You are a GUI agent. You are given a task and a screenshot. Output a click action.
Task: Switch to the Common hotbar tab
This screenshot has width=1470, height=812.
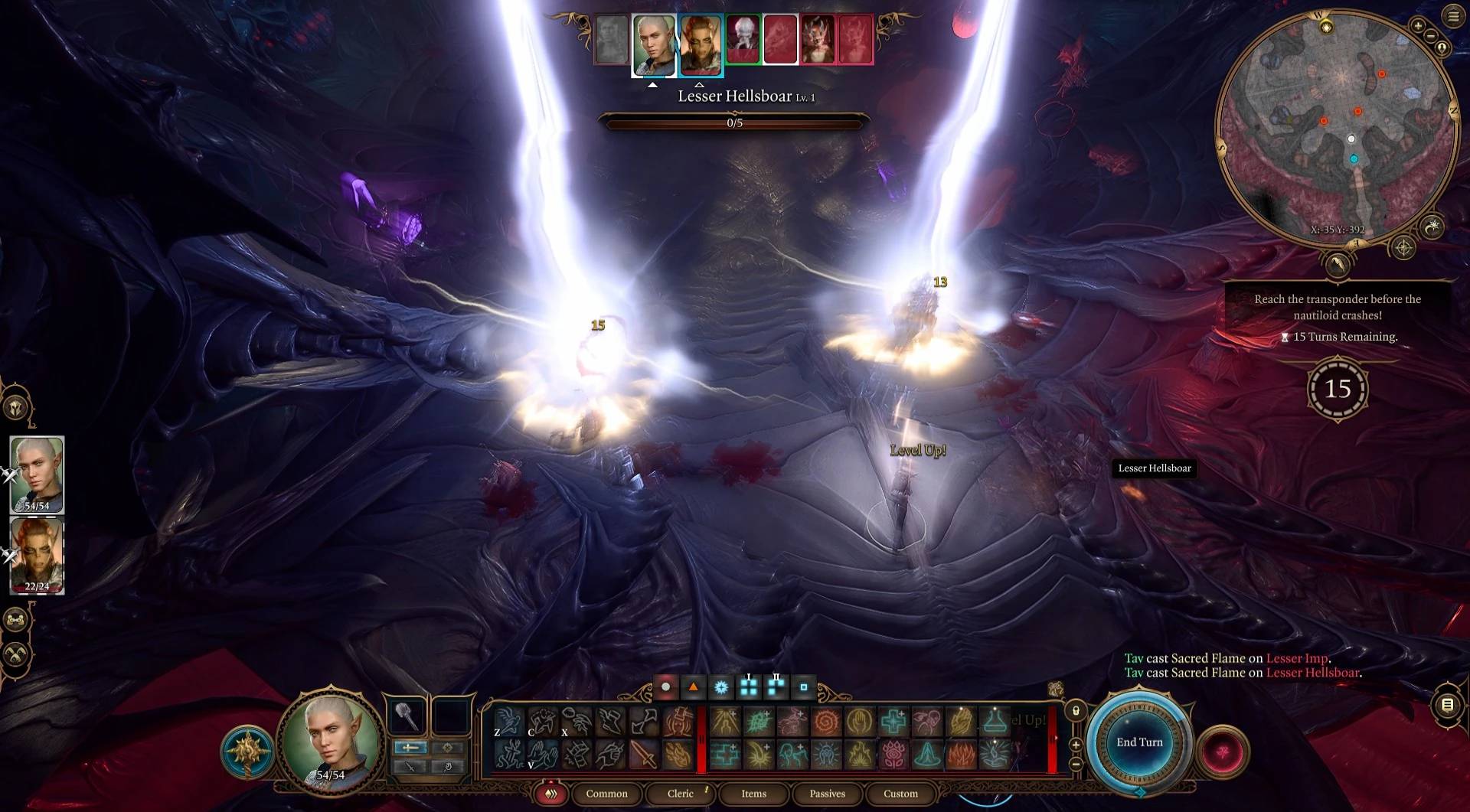[606, 794]
